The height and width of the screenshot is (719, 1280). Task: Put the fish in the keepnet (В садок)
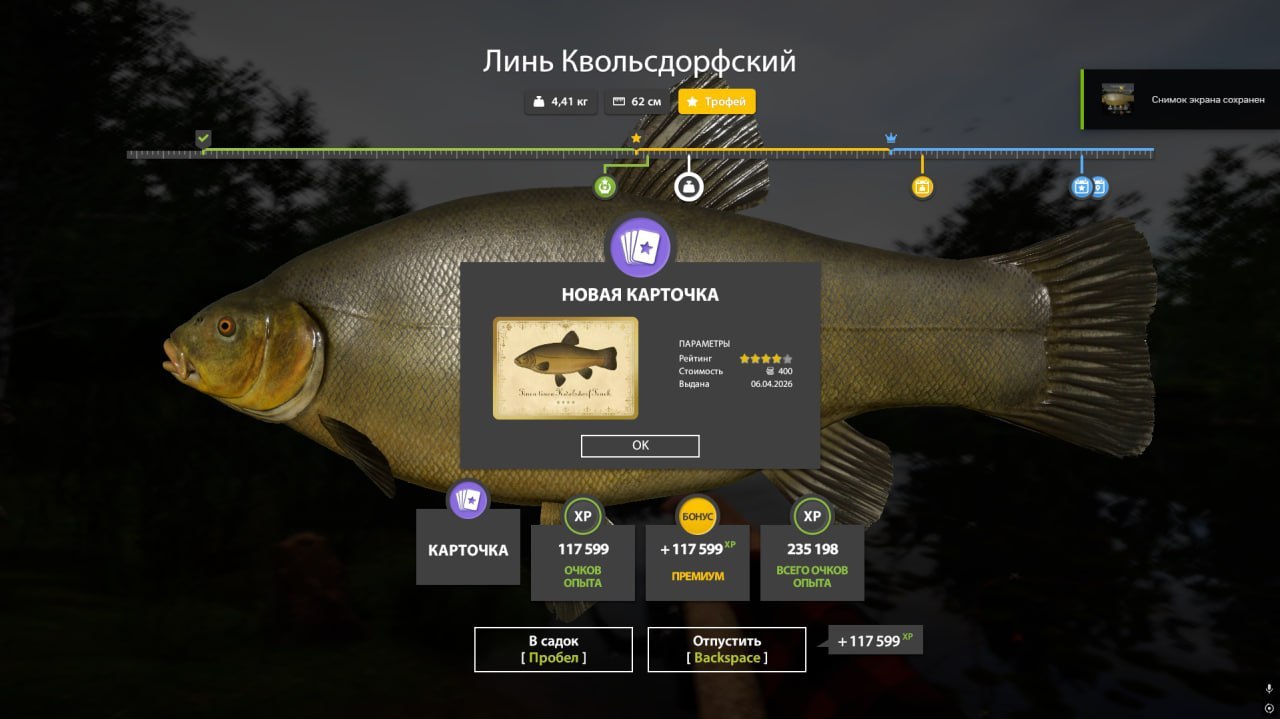pos(553,649)
